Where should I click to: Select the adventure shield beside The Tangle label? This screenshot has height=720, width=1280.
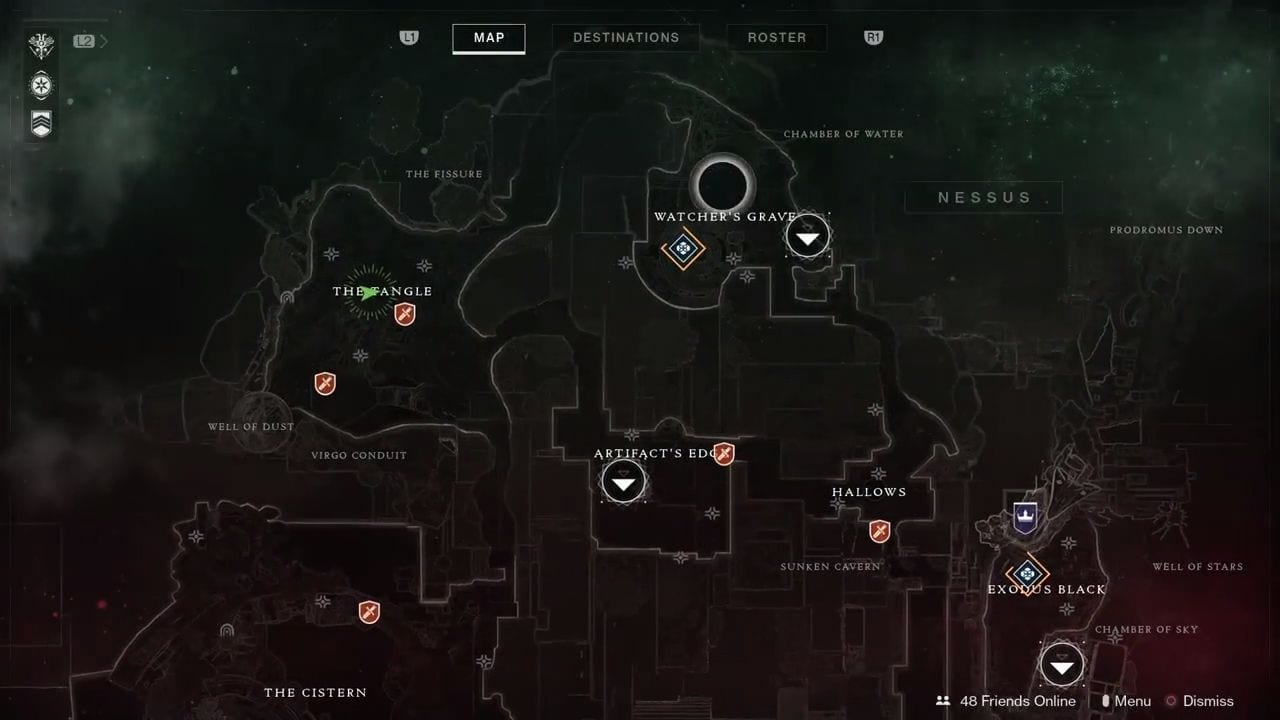point(405,315)
